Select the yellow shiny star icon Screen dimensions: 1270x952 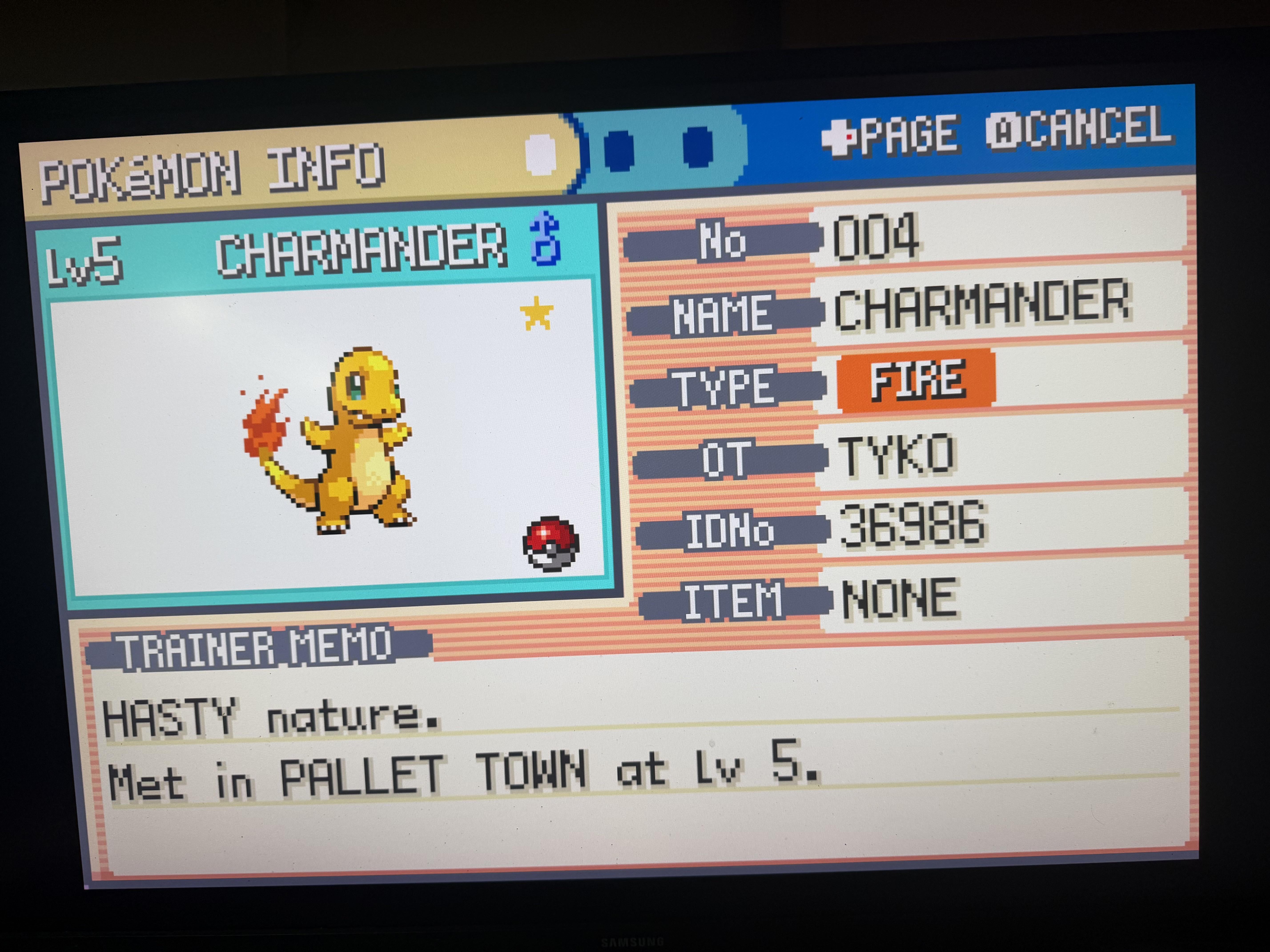[x=537, y=314]
